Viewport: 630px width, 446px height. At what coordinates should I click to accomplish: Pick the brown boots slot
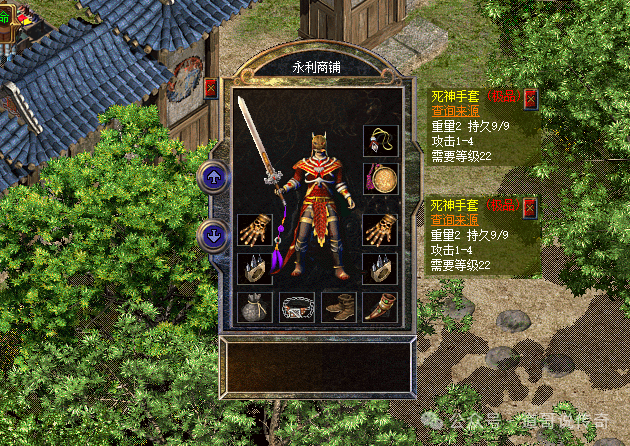tap(339, 307)
